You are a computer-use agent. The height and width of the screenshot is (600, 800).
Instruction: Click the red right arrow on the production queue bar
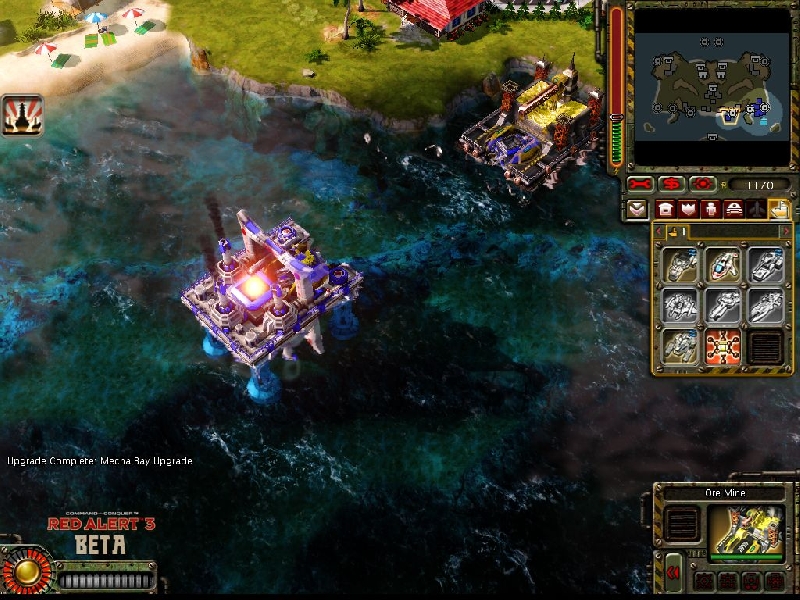pos(784,232)
